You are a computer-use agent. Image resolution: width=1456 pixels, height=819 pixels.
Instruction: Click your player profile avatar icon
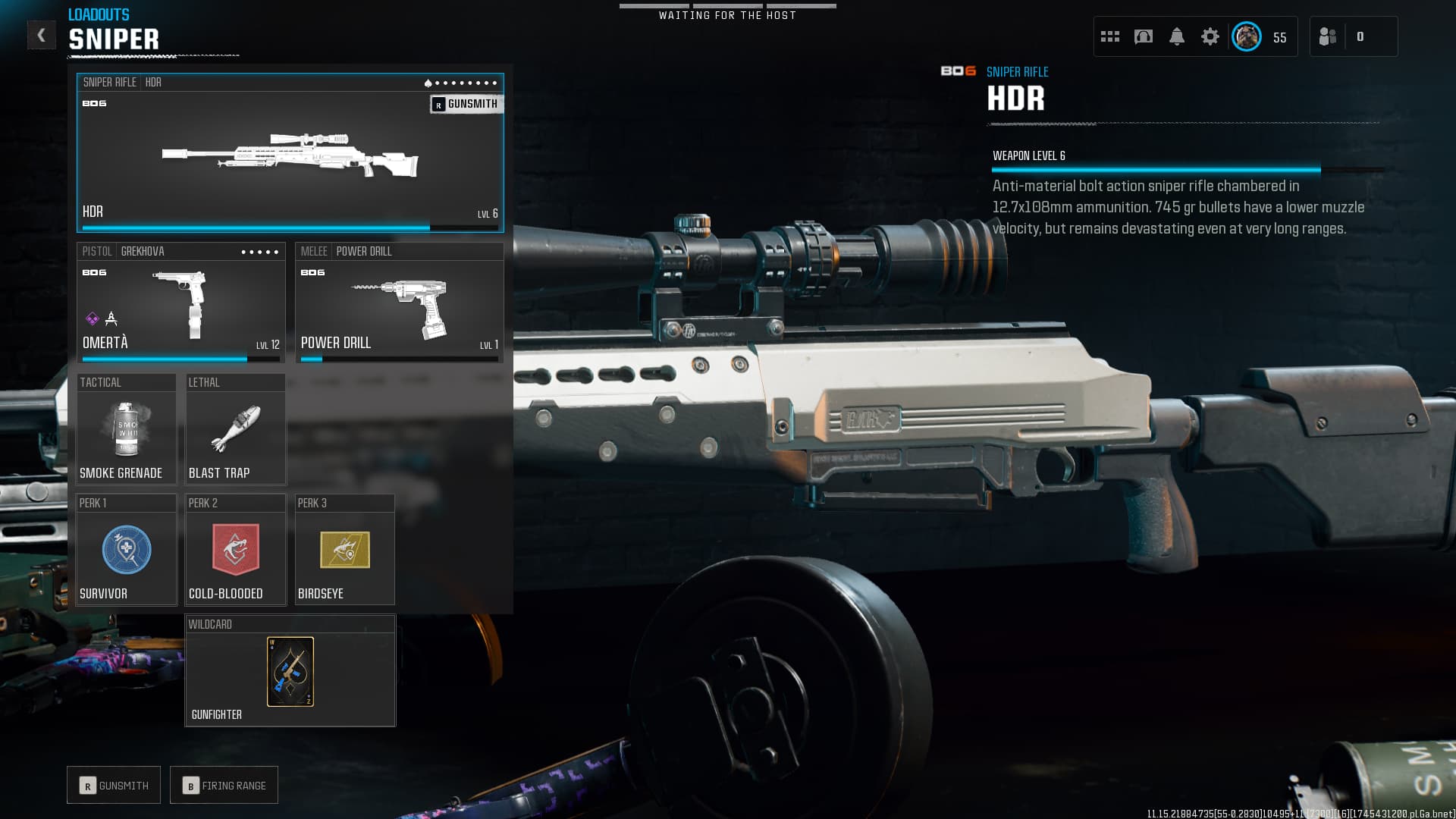(1245, 36)
